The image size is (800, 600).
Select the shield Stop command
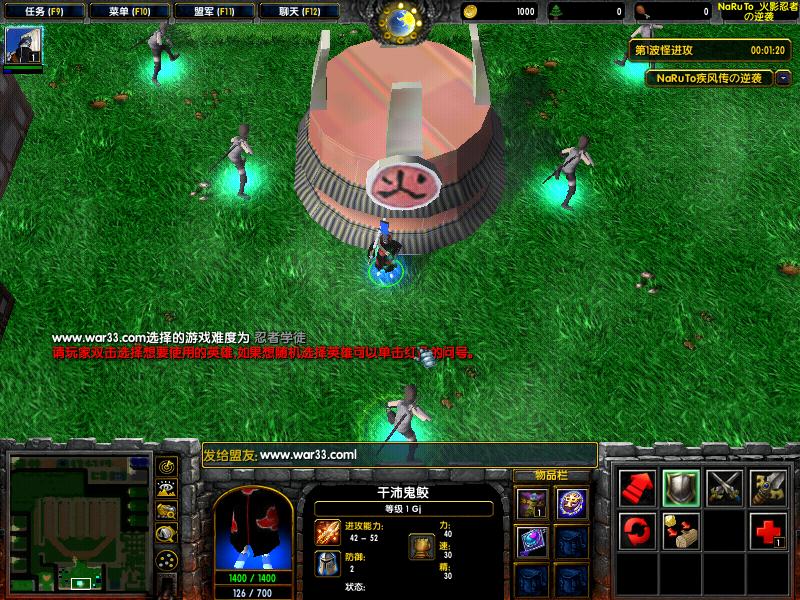pyautogui.click(x=680, y=486)
